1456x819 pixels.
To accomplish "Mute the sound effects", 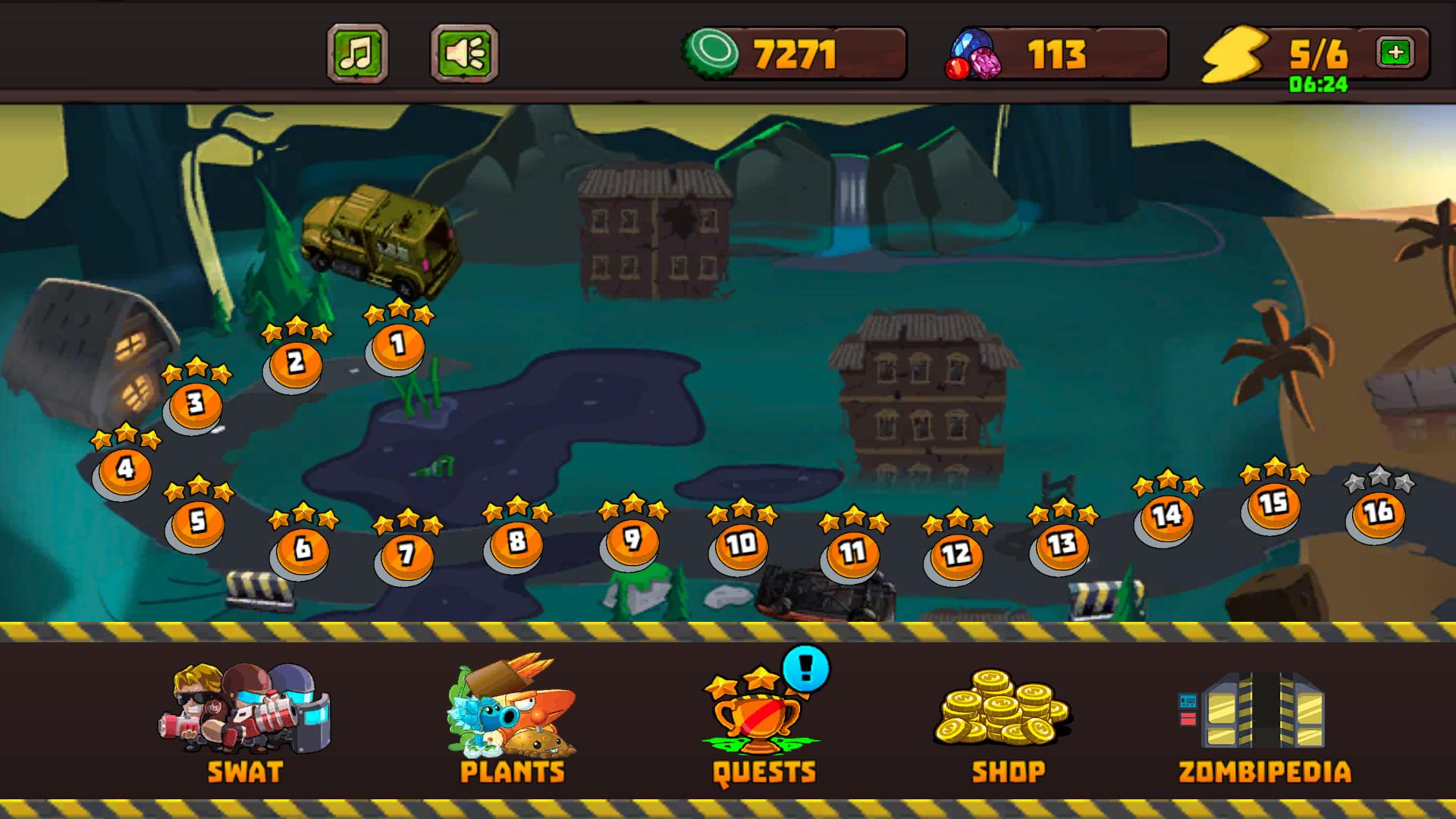I will coord(460,52).
